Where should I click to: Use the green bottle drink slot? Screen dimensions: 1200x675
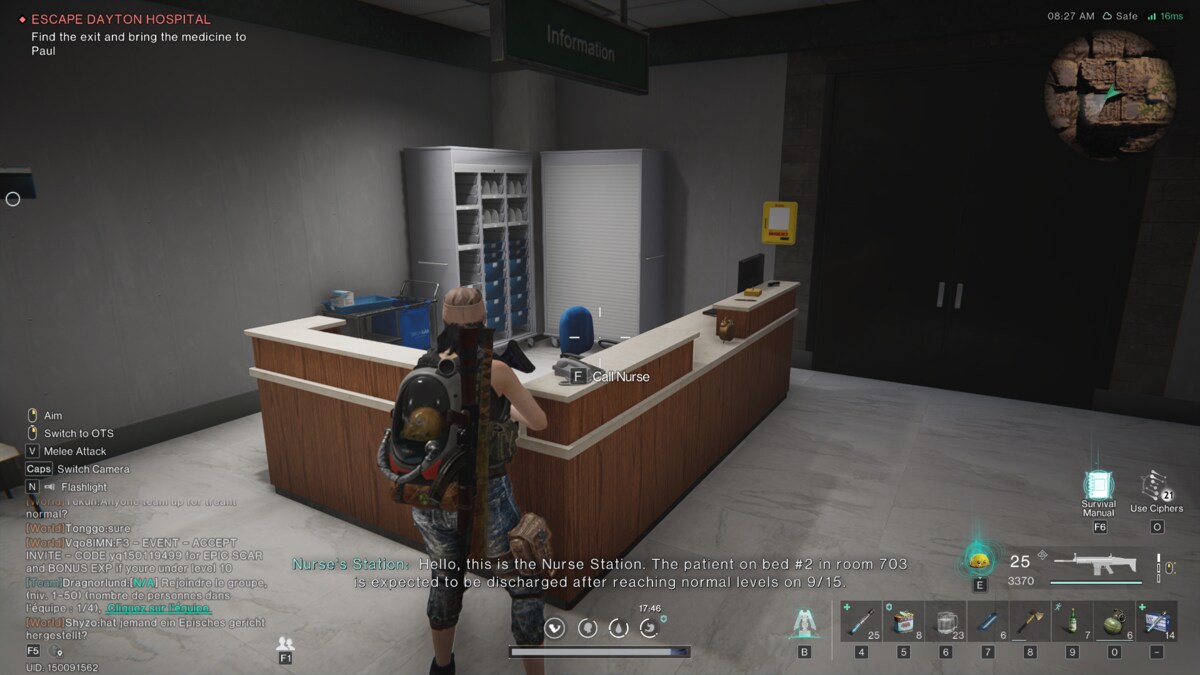1072,620
